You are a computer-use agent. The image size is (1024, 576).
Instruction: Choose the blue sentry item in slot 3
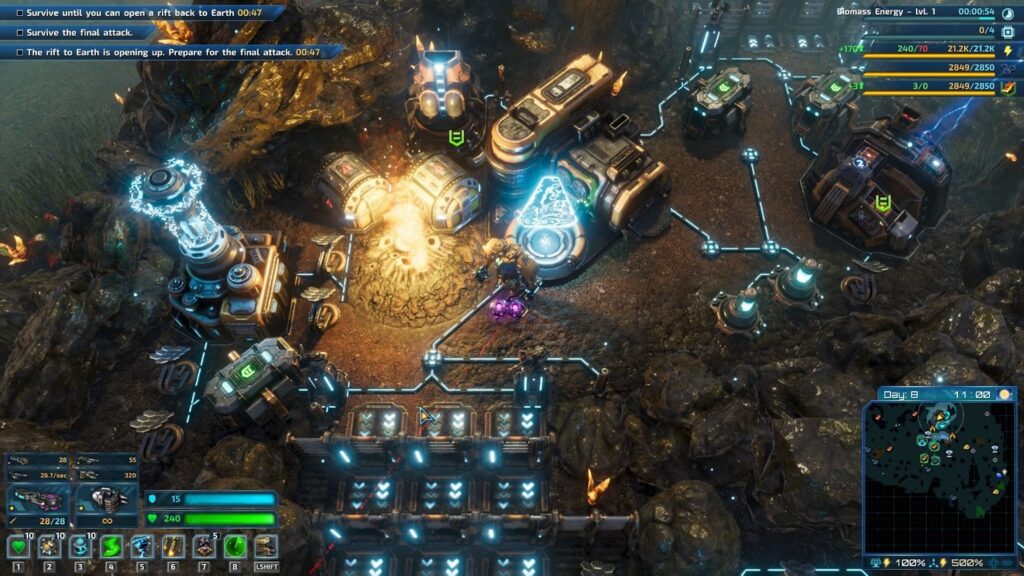pos(81,546)
